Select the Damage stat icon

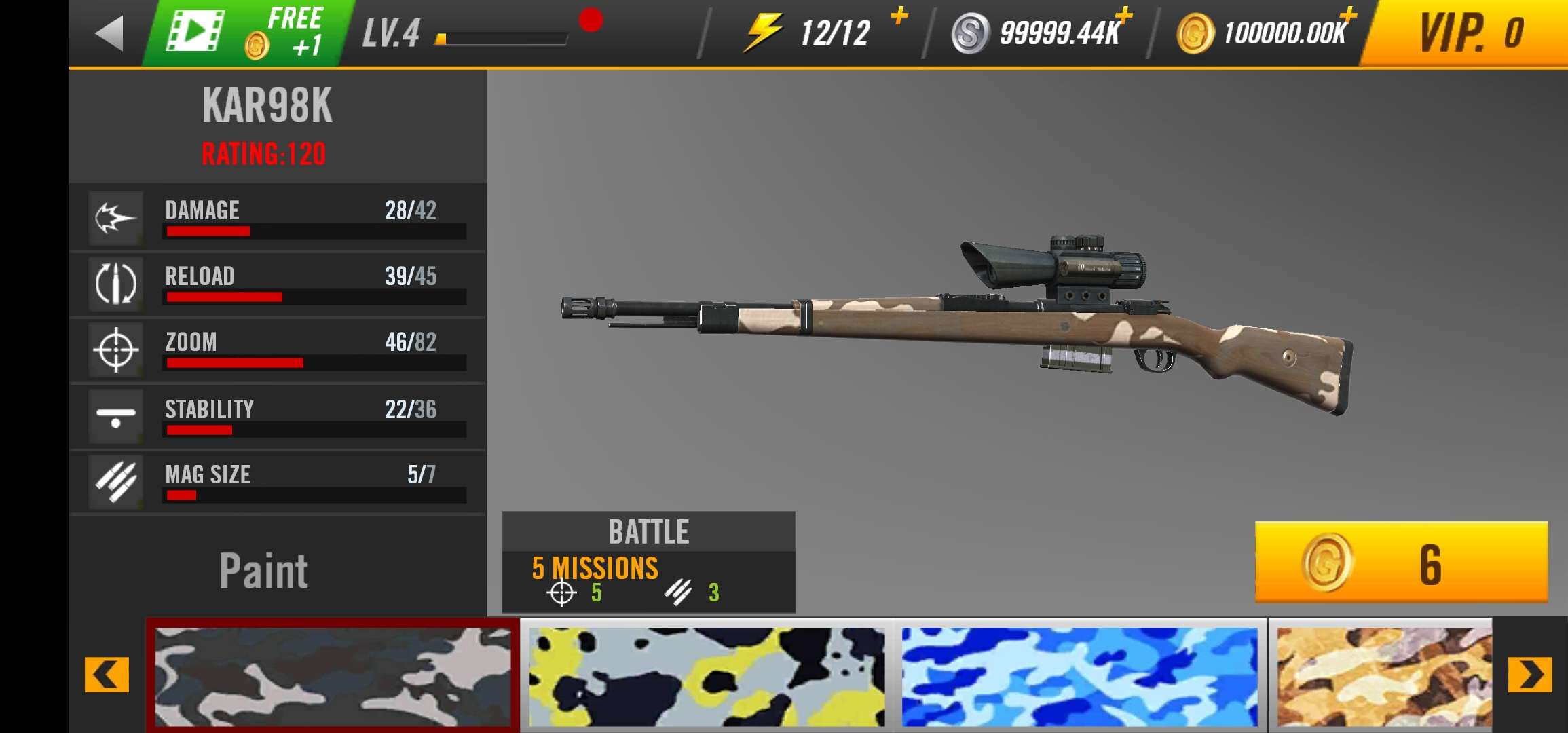pyautogui.click(x=115, y=219)
